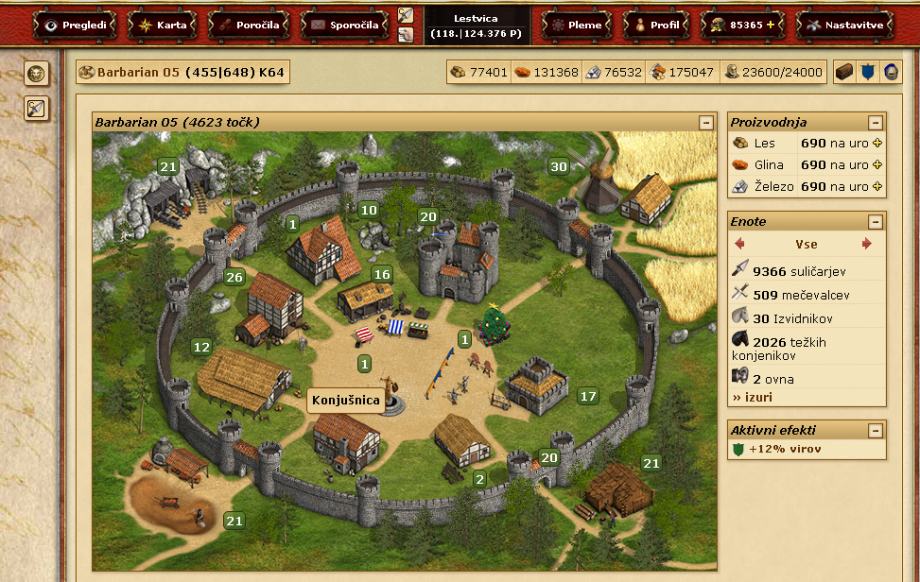Open the Profil menu
This screenshot has height=582, width=920.
coord(656,25)
